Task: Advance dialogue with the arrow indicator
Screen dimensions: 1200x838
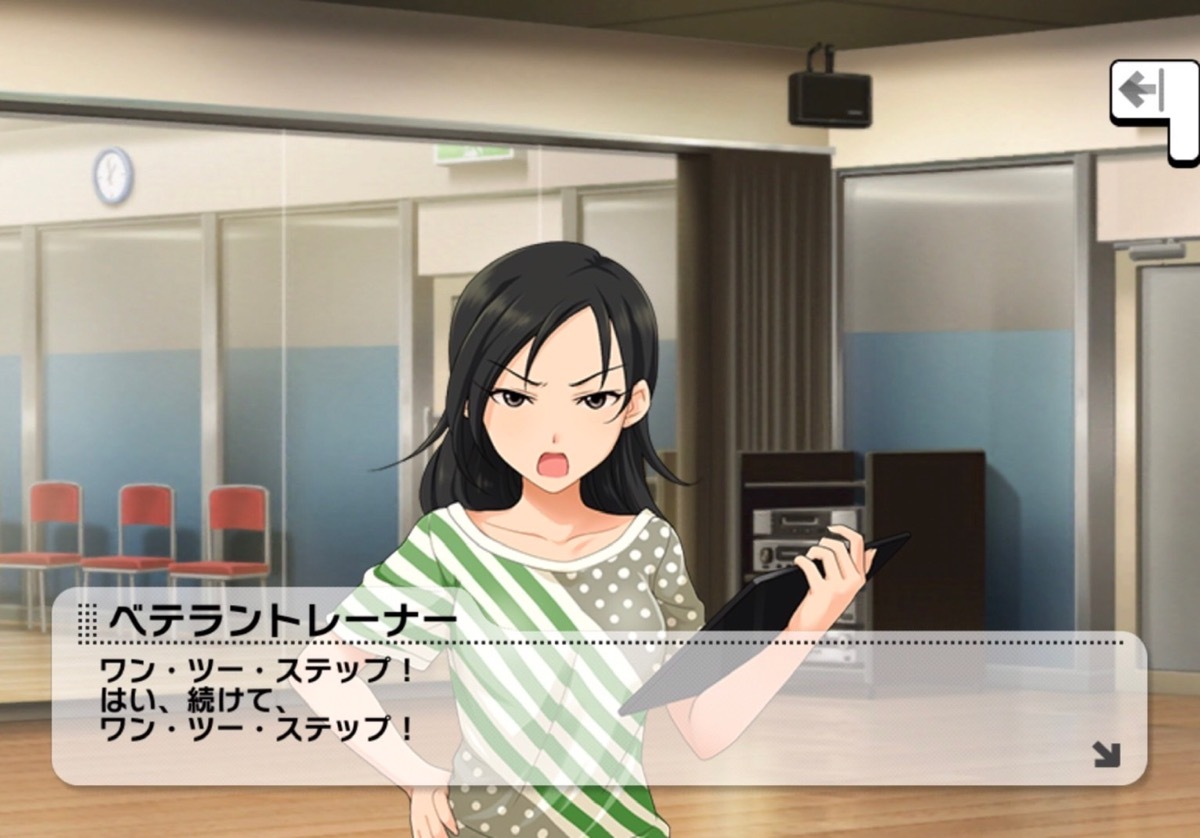Action: tap(1106, 754)
